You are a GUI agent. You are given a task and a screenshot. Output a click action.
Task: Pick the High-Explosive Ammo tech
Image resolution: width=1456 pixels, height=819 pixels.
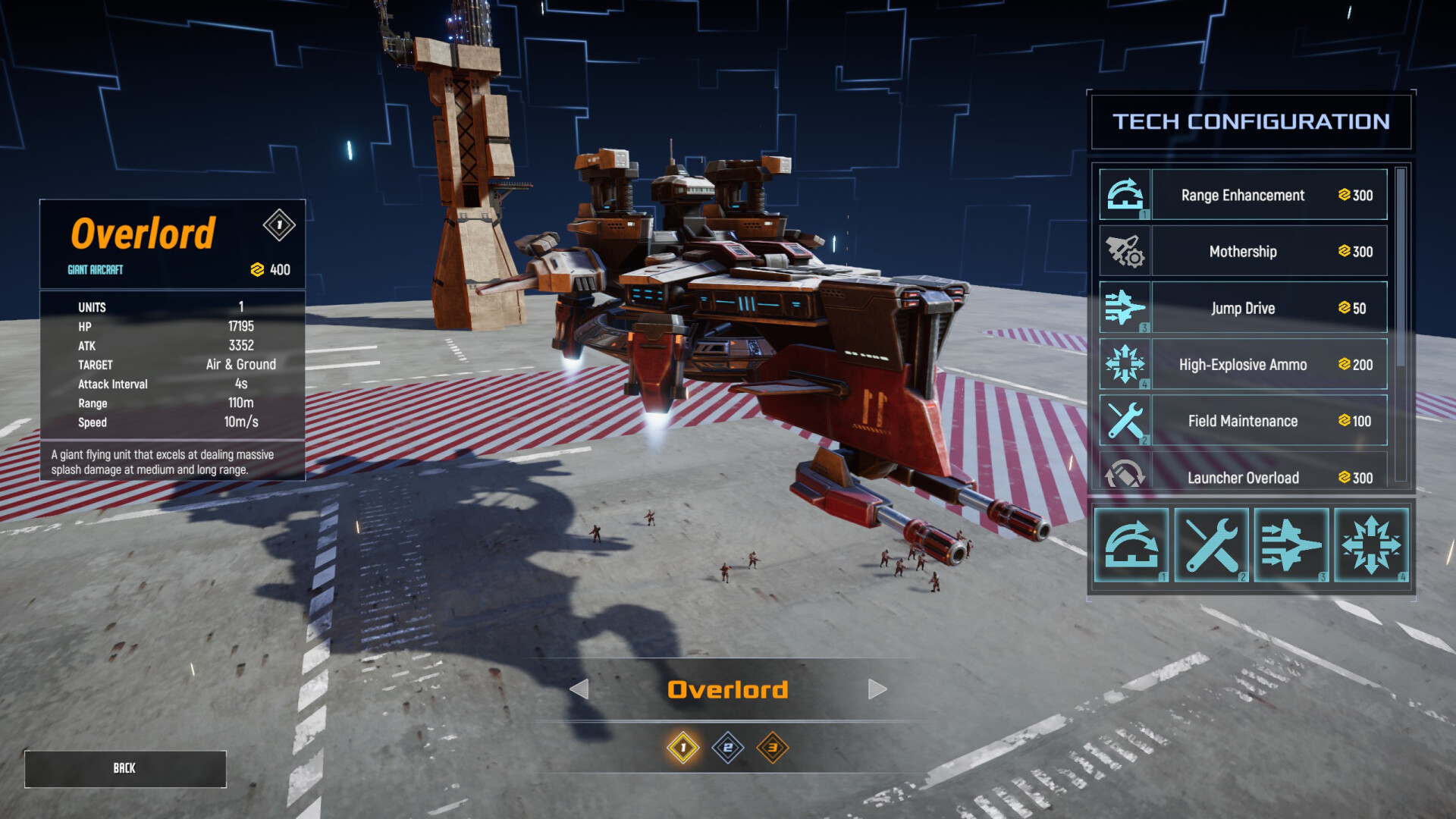1243,365
